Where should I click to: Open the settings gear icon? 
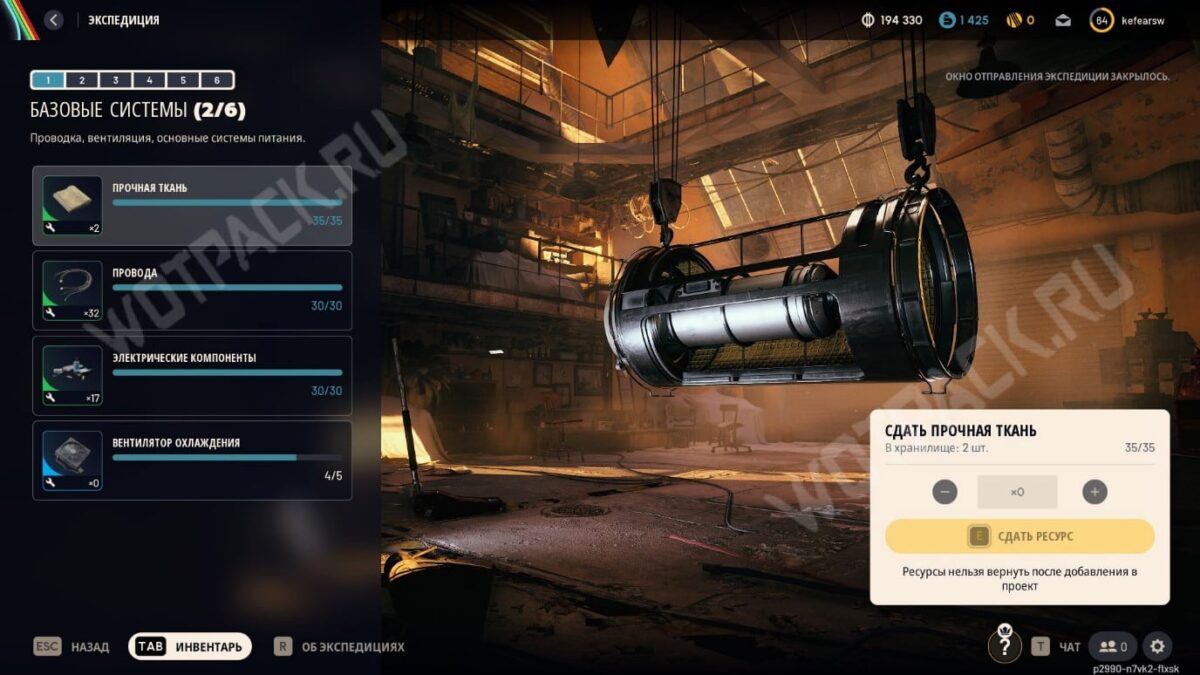coord(1157,646)
